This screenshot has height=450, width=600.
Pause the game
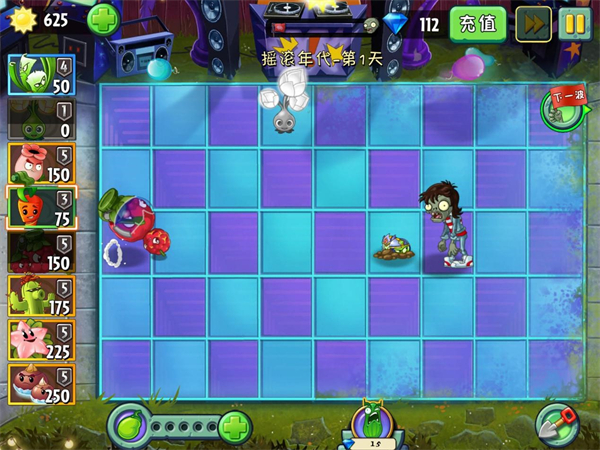click(x=575, y=24)
